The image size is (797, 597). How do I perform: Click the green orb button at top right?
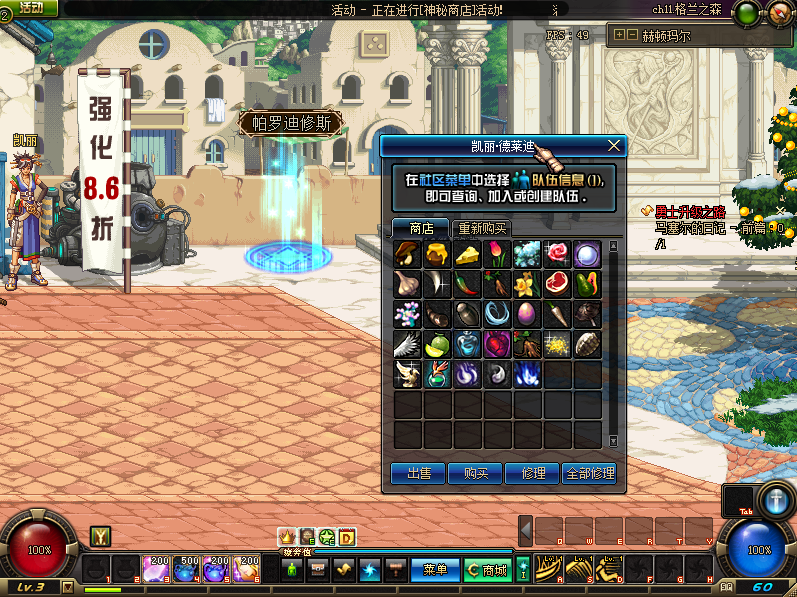(x=746, y=14)
